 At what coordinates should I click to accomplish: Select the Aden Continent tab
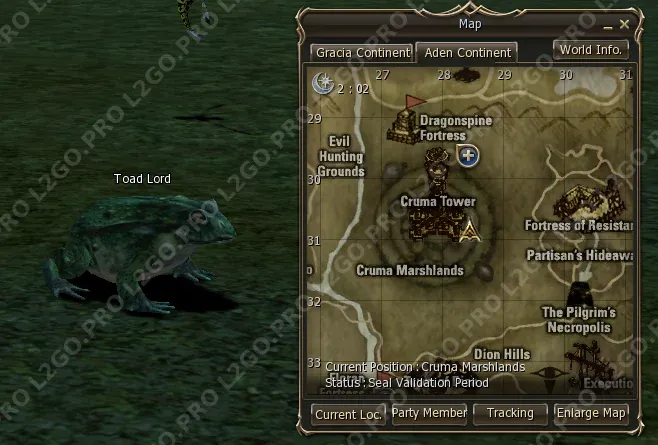point(466,52)
